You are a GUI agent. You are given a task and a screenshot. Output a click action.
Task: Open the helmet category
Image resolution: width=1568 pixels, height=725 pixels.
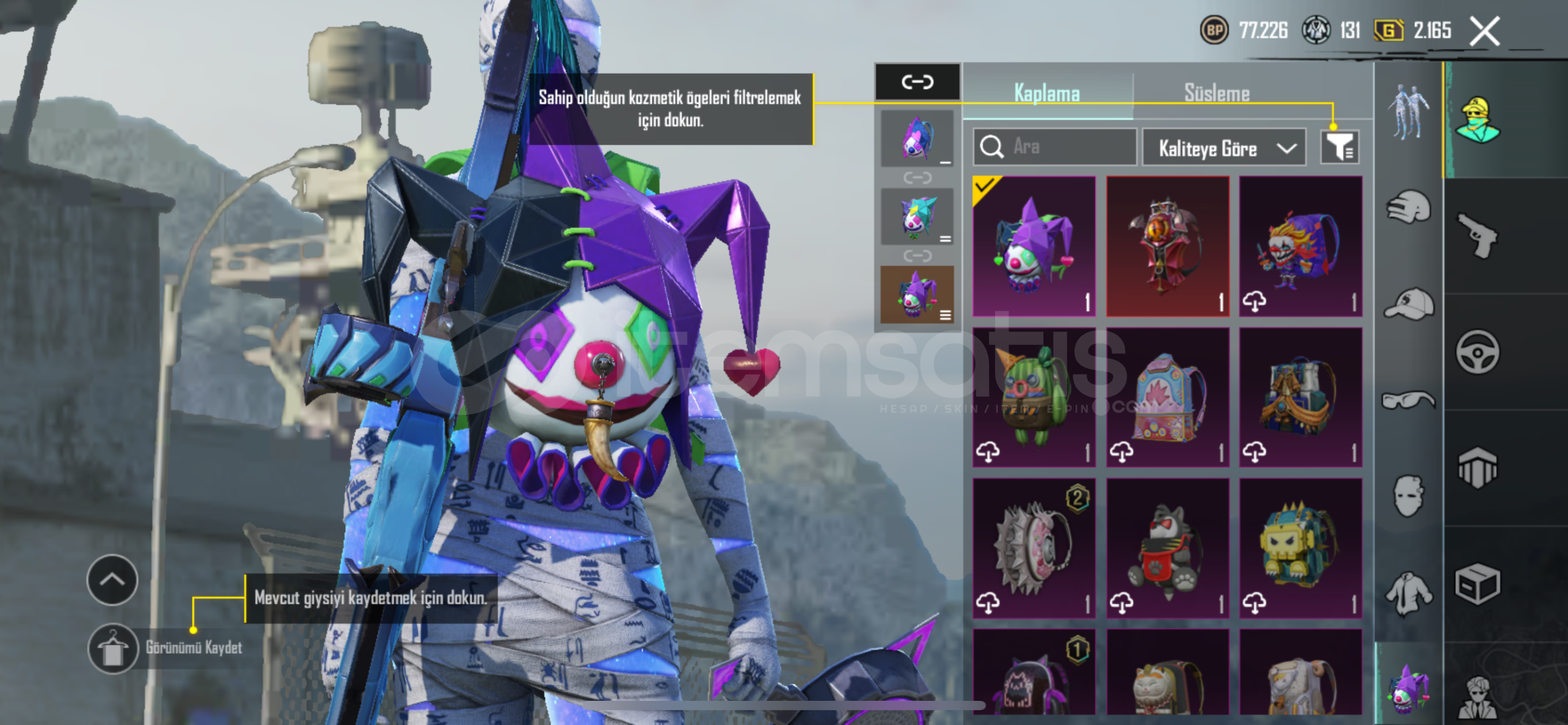1408,207
